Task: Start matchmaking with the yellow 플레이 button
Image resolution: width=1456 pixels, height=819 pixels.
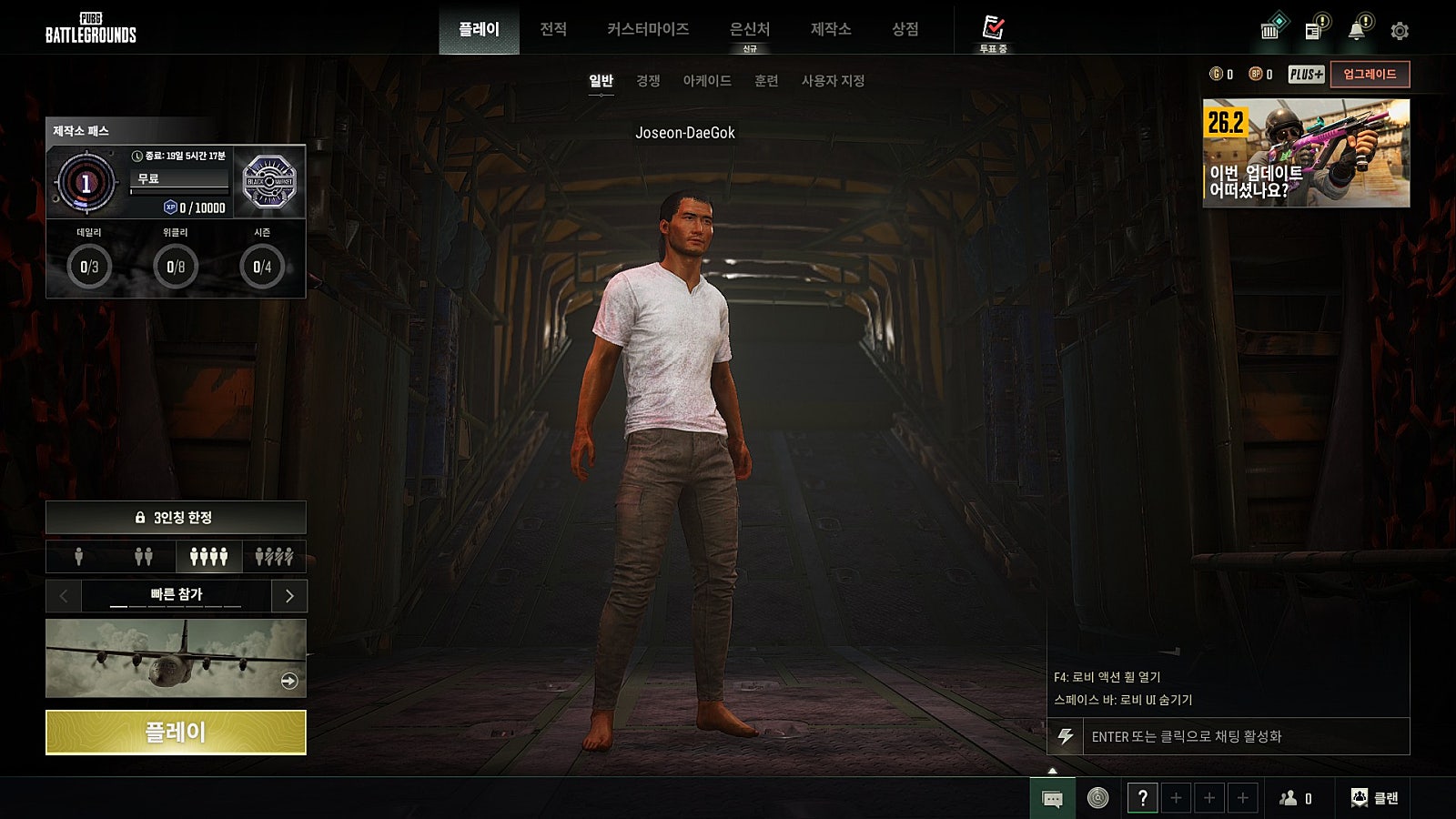Action: 176,732
